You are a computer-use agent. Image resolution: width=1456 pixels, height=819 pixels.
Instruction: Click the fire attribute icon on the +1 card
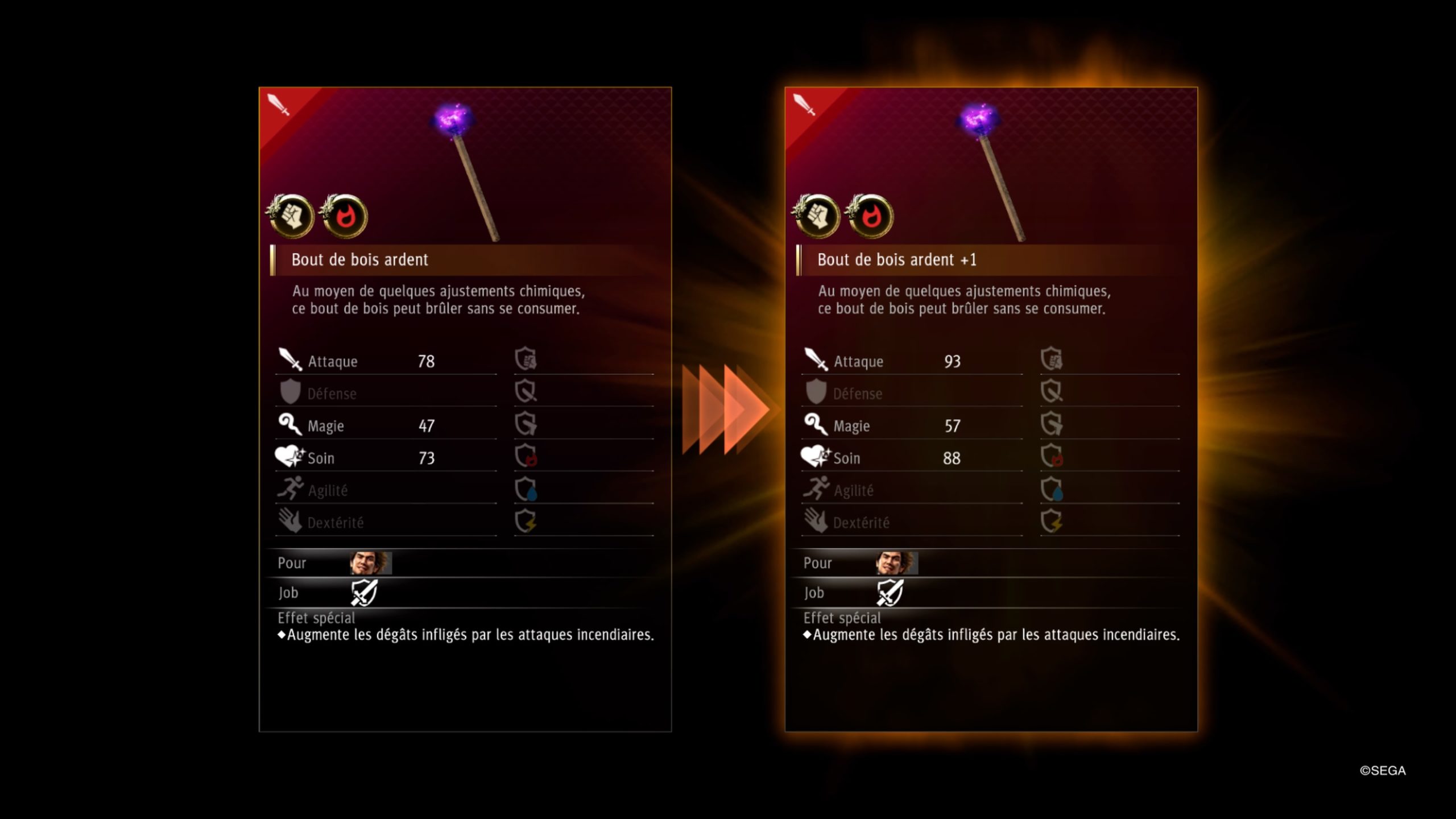point(870,216)
